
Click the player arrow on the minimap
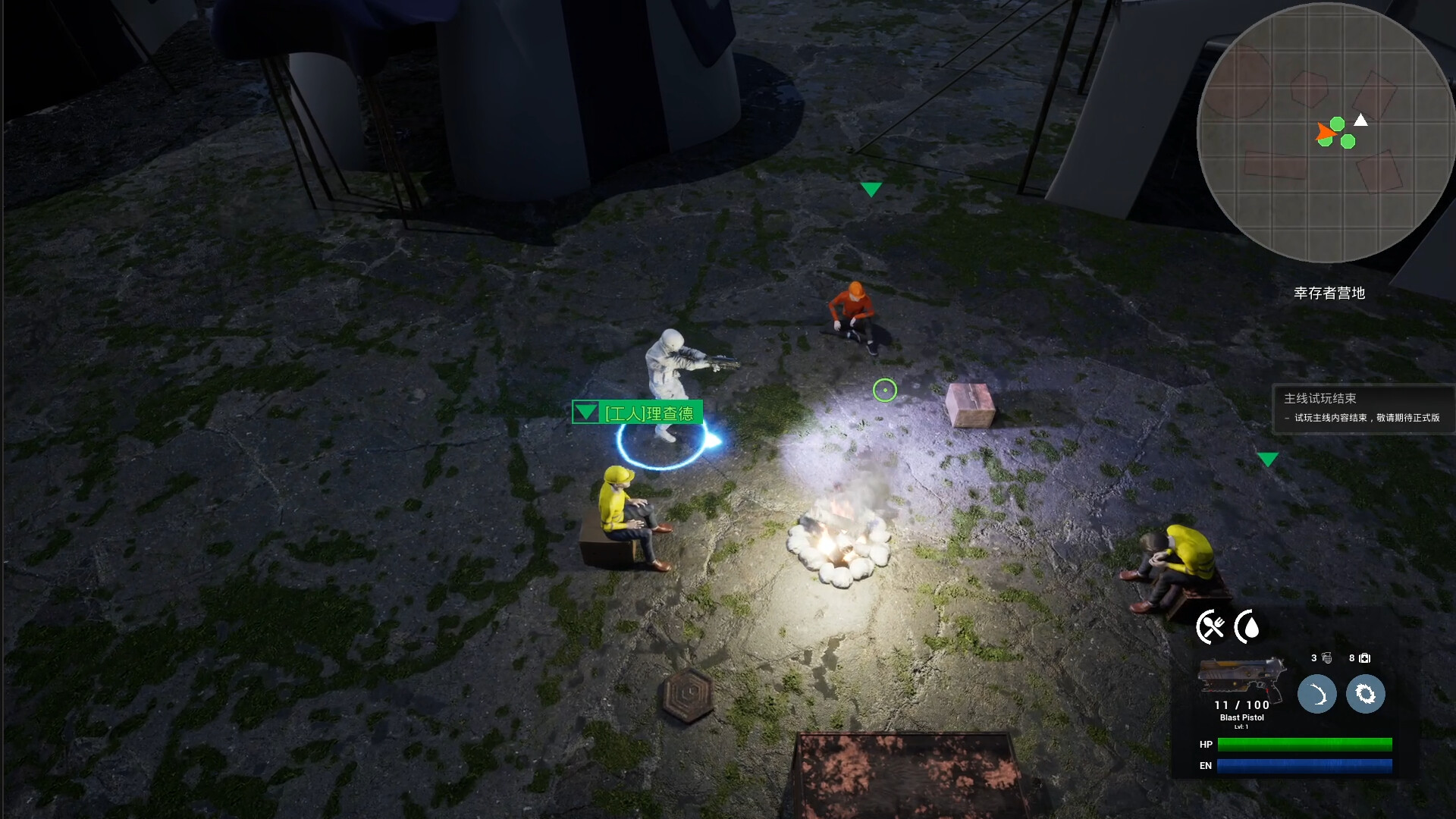click(1329, 133)
